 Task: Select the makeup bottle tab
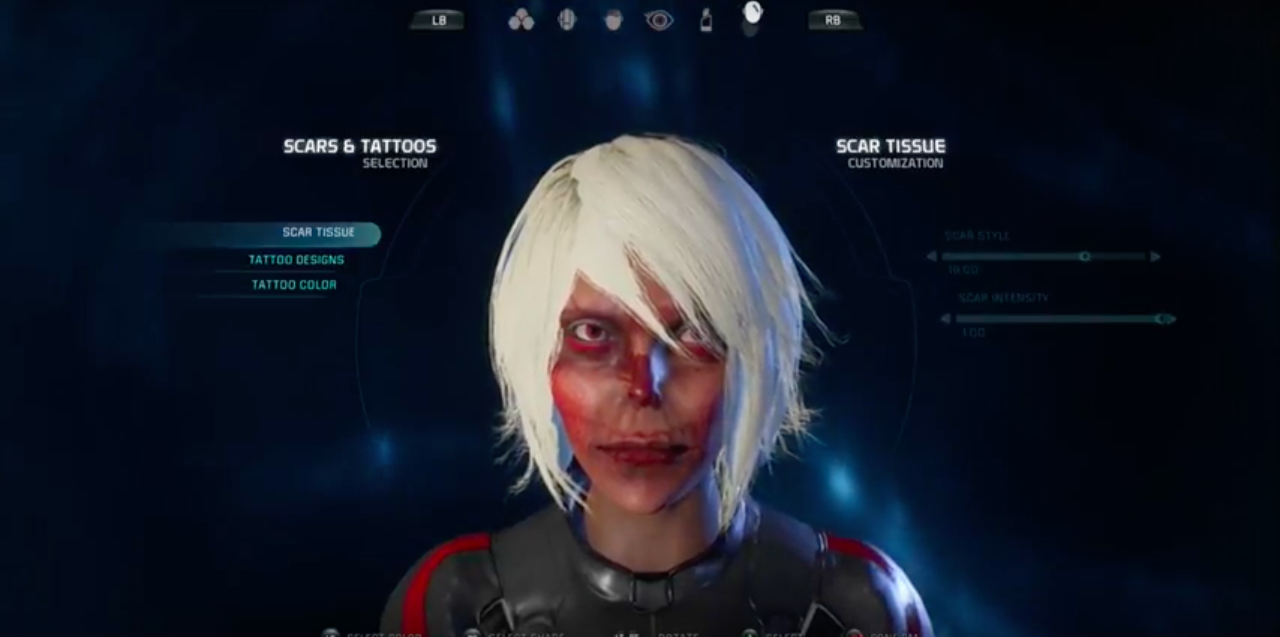tap(706, 20)
